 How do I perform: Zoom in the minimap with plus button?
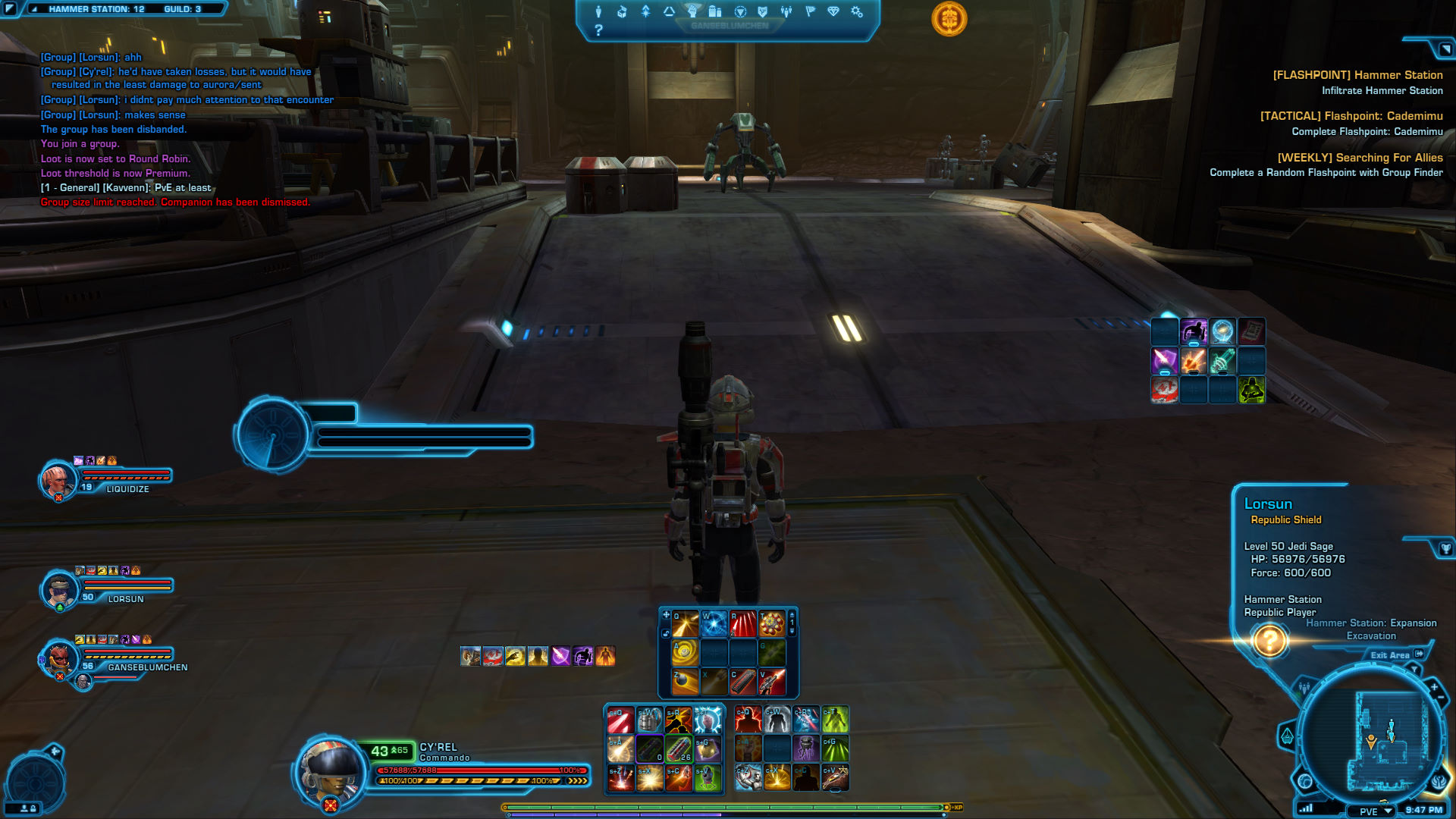tap(1434, 687)
